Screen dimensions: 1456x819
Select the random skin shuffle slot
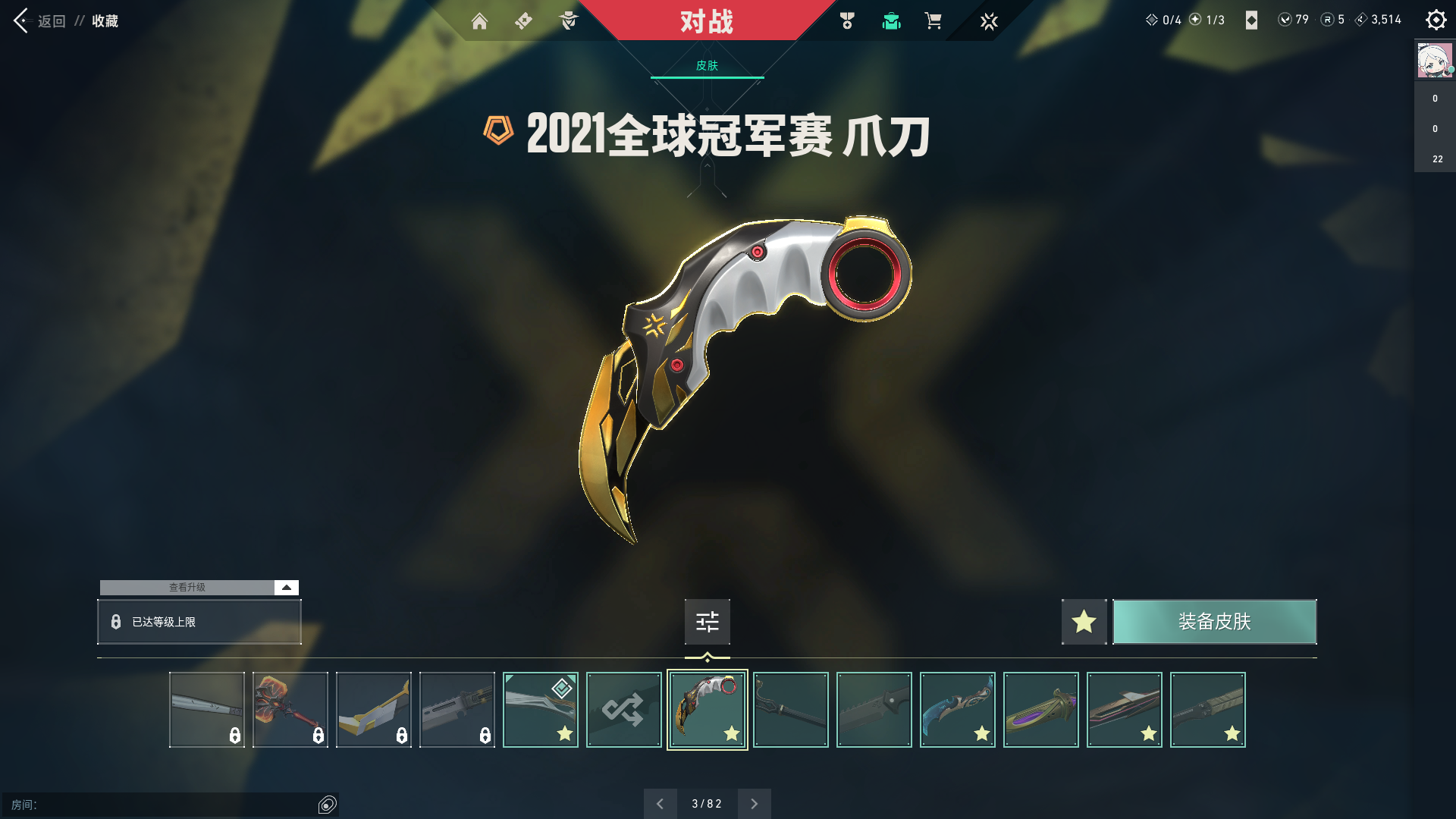point(623,710)
